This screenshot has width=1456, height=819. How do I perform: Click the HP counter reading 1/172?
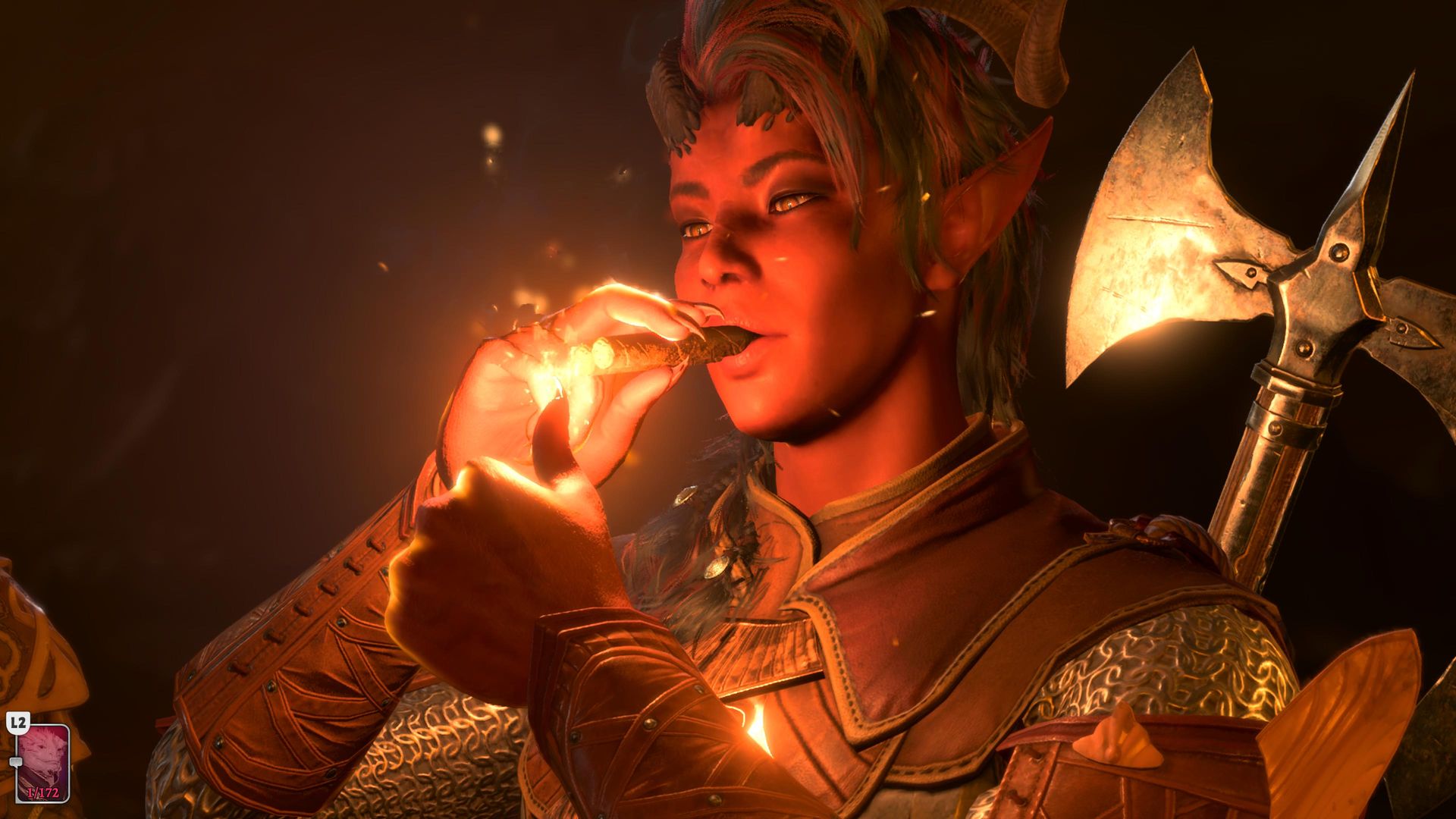coord(43,792)
